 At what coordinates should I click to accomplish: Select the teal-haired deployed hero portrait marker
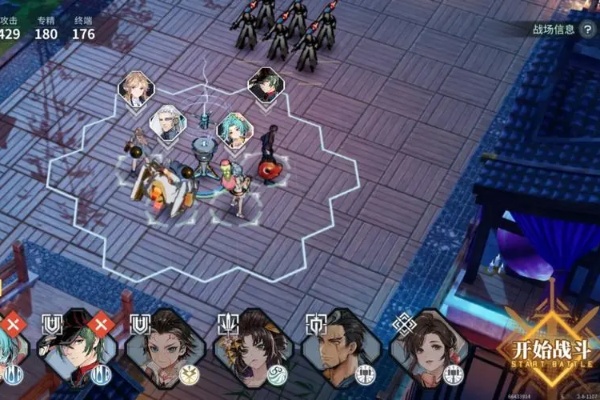235,129
